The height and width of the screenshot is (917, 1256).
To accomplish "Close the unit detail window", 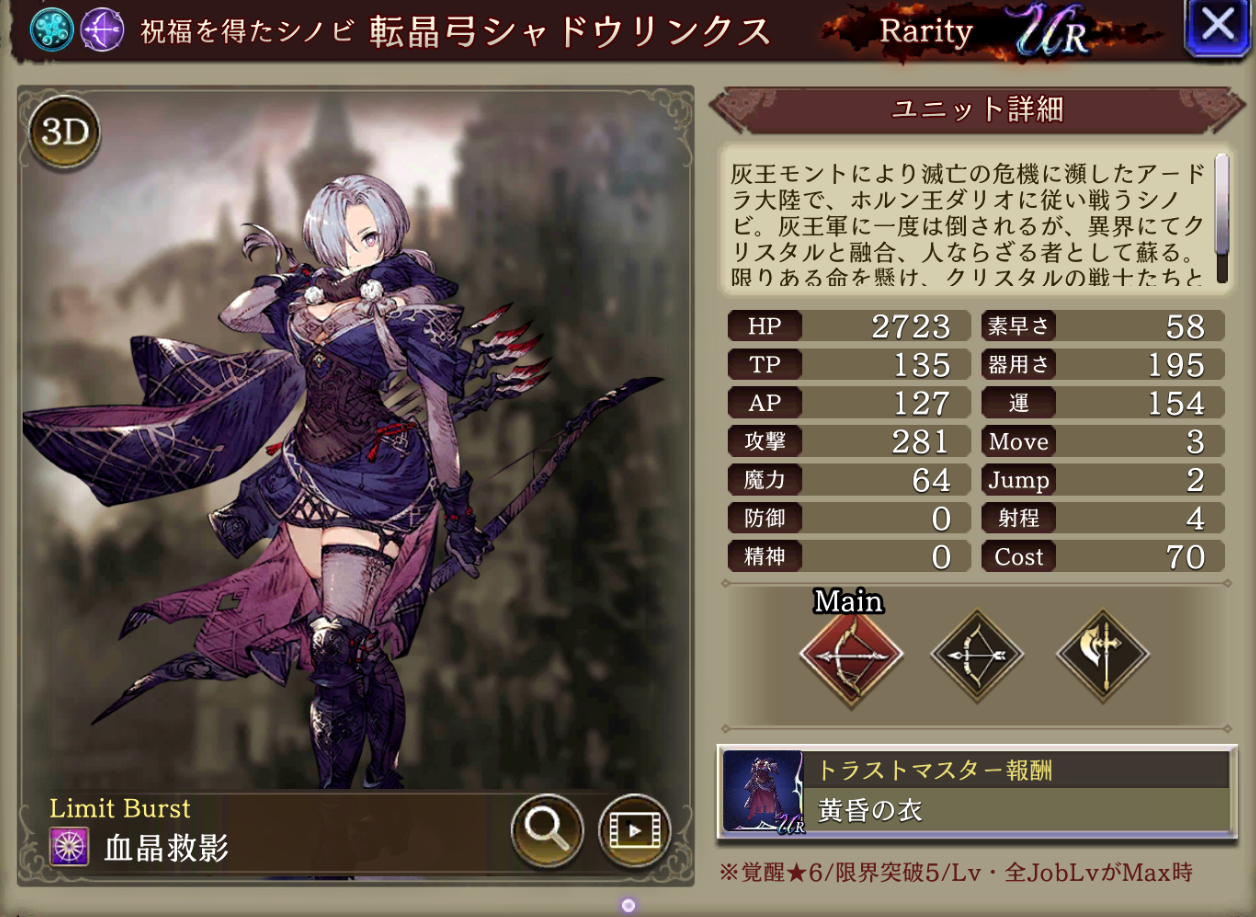I will pyautogui.click(x=1217, y=27).
